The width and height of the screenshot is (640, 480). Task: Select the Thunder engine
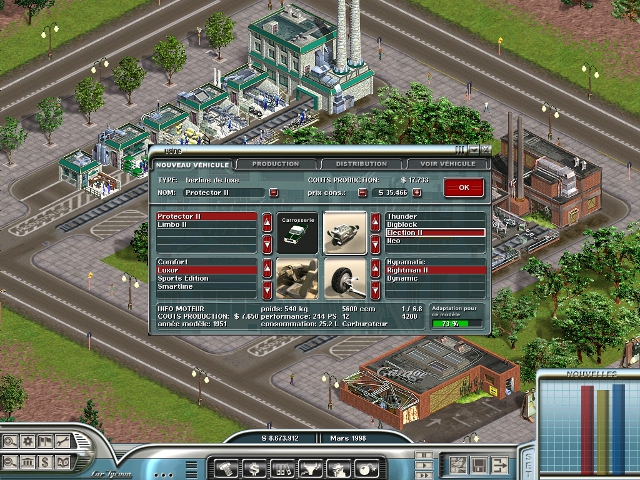coord(401,216)
